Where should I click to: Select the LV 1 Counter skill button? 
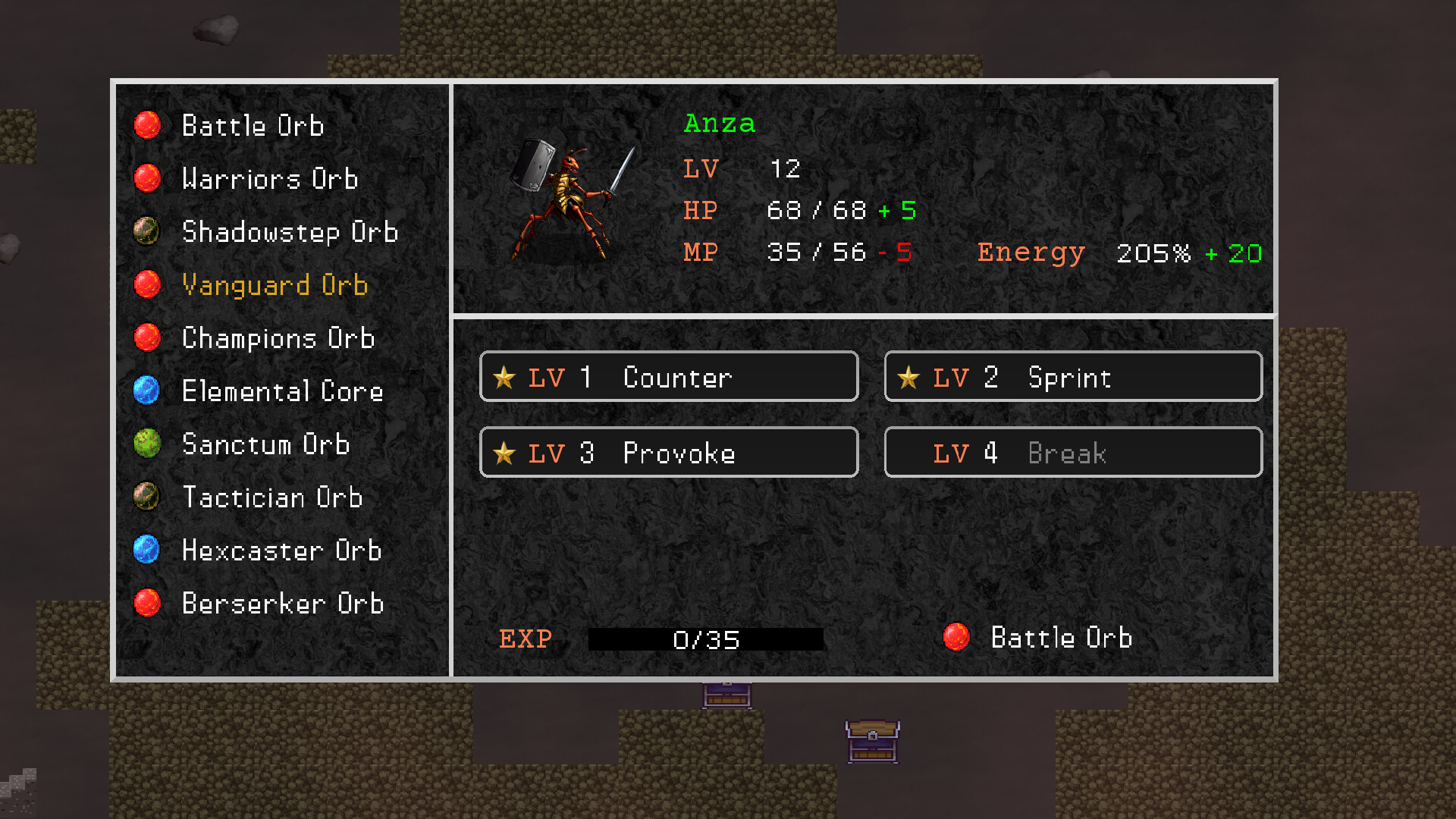pos(668,376)
